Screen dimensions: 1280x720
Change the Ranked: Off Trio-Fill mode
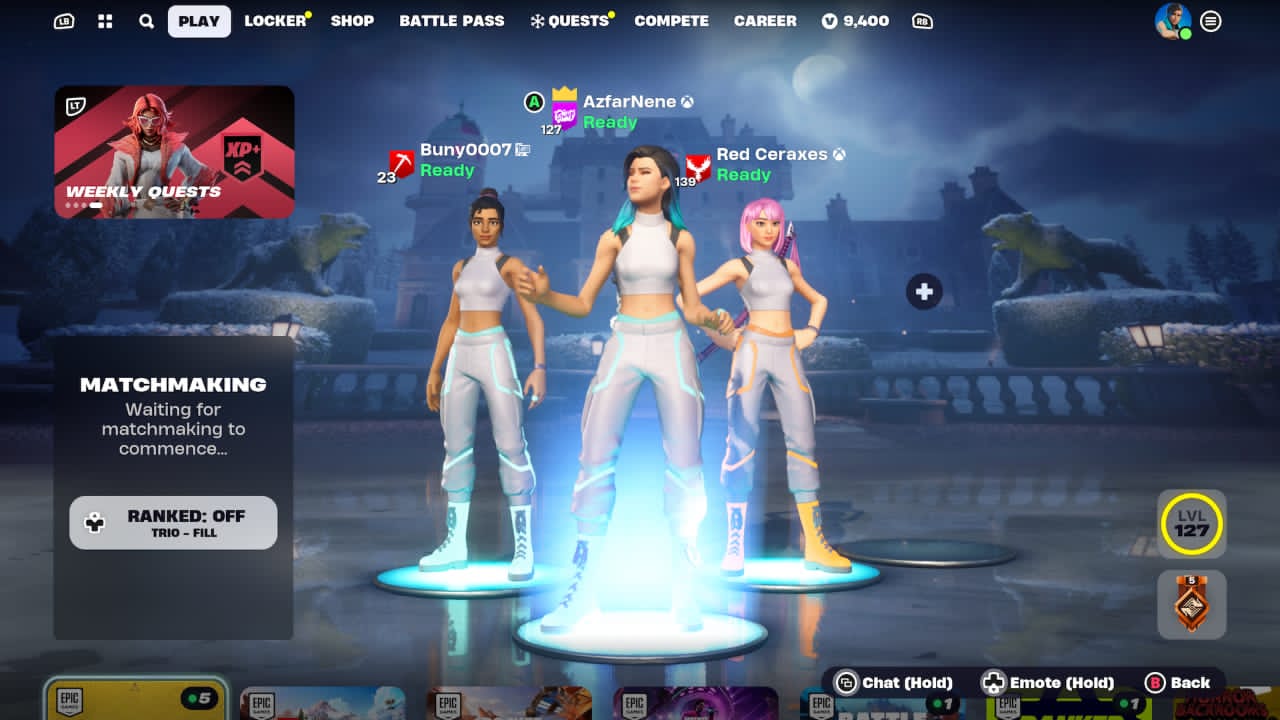click(173, 522)
